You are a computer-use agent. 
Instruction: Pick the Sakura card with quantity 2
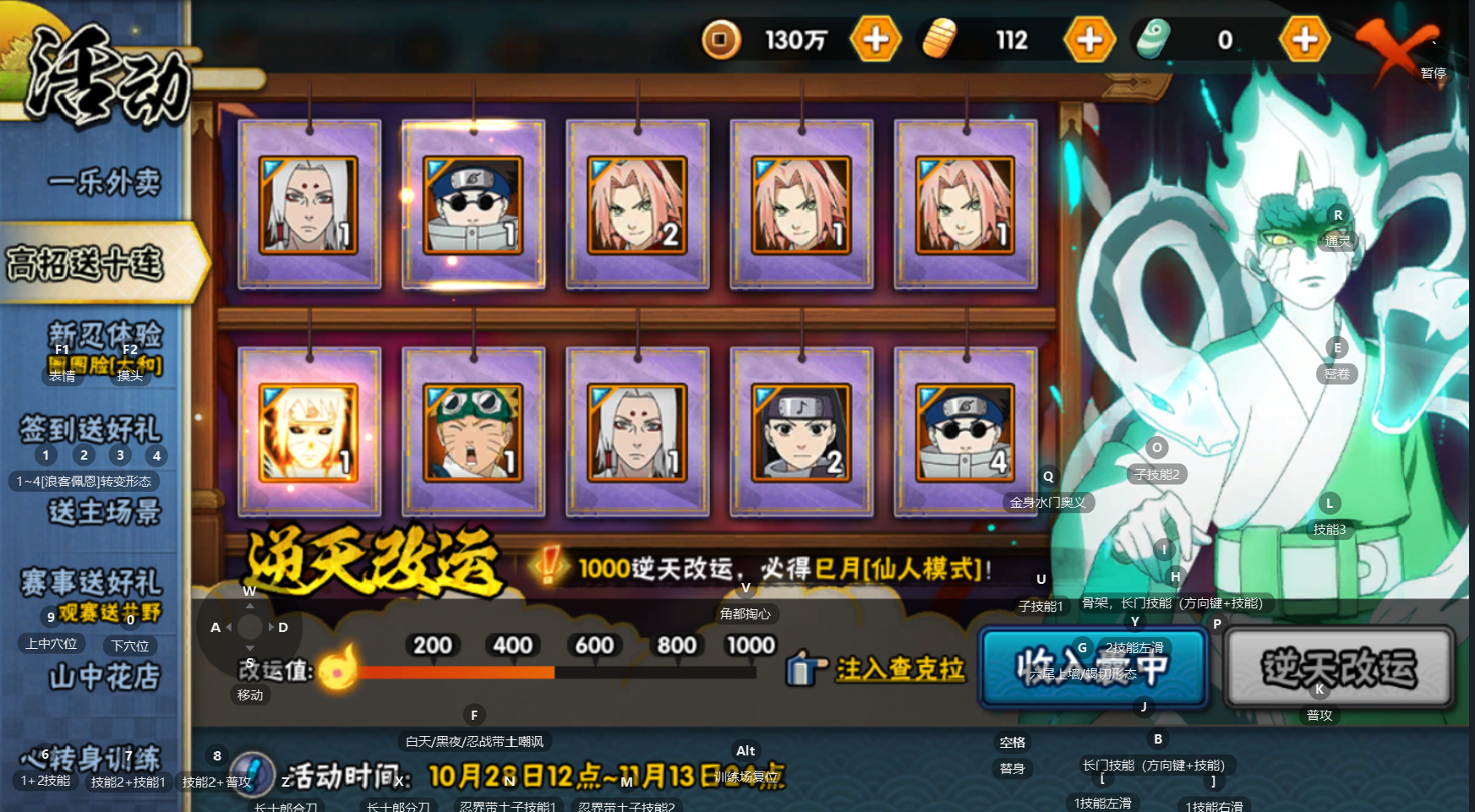pyautogui.click(x=636, y=204)
